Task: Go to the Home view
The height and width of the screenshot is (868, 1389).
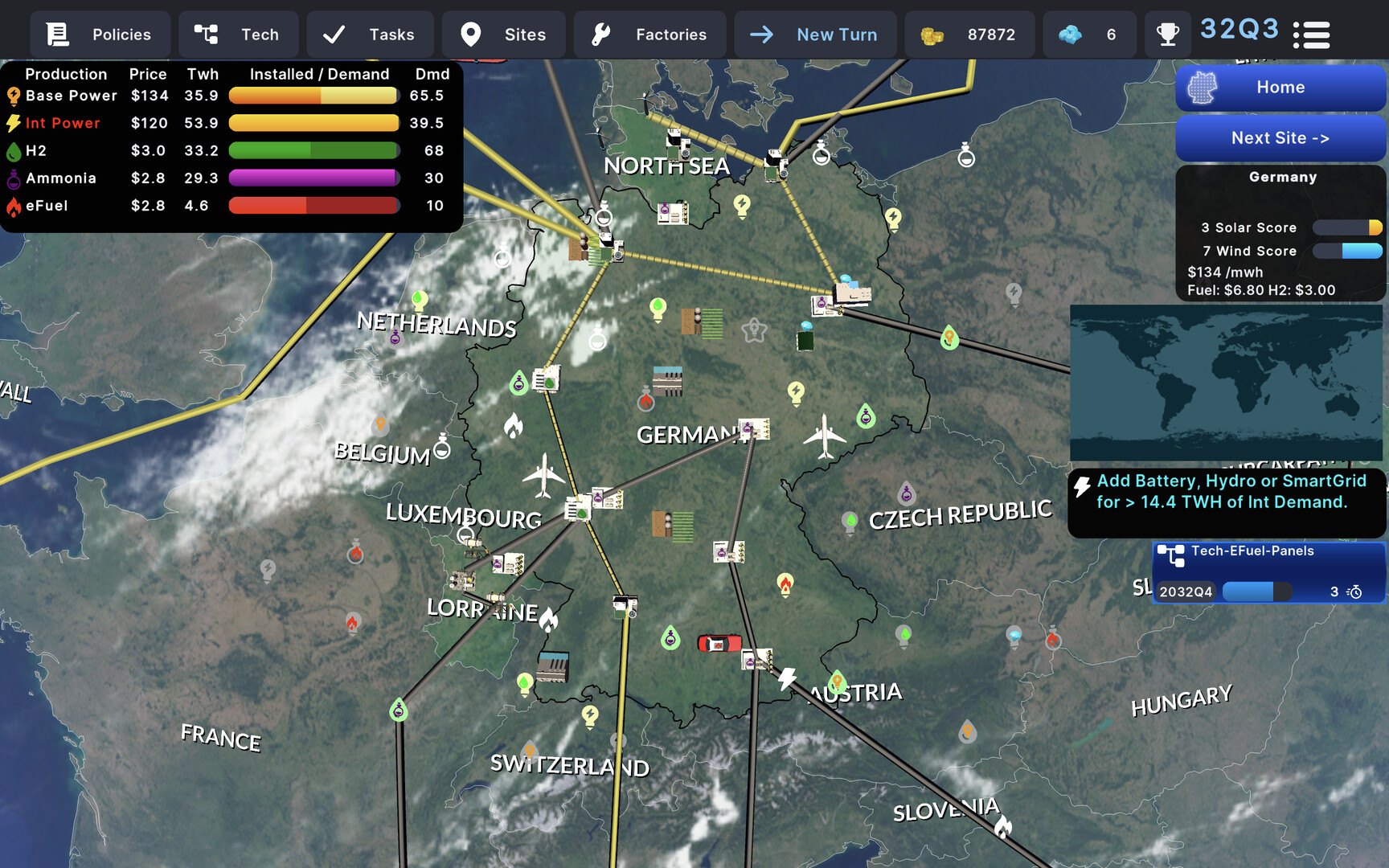Action: point(1280,88)
